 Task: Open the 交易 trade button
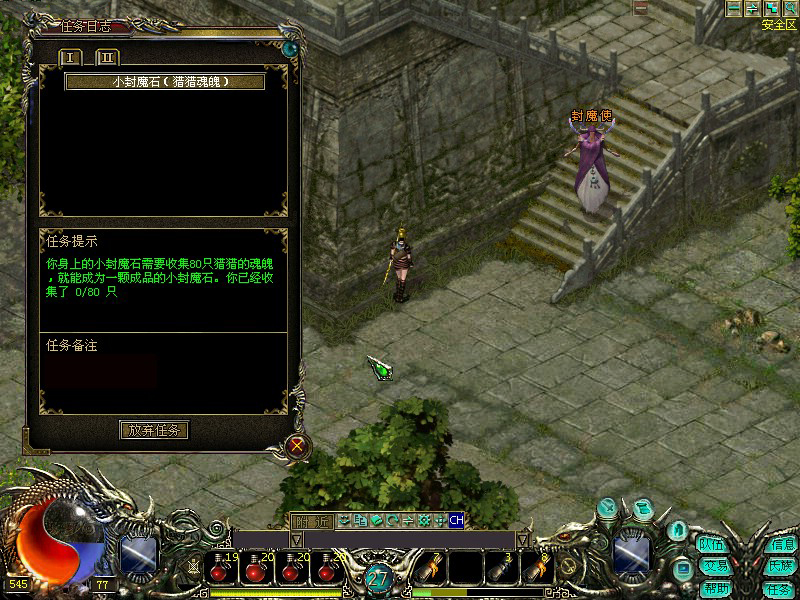[713, 566]
